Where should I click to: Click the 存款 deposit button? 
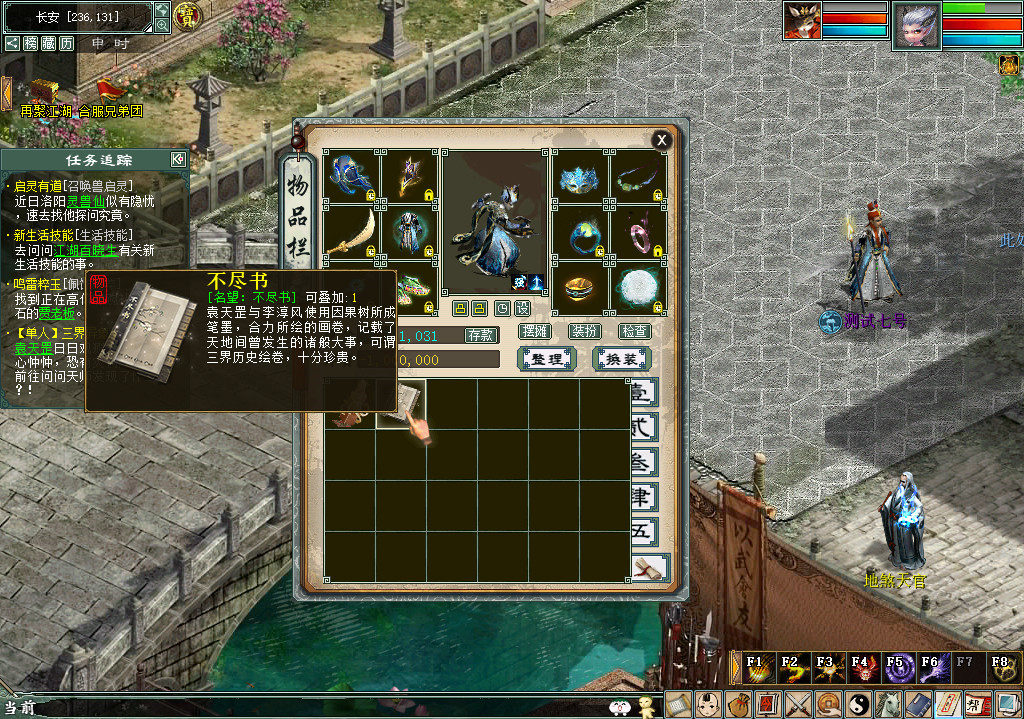(x=482, y=336)
